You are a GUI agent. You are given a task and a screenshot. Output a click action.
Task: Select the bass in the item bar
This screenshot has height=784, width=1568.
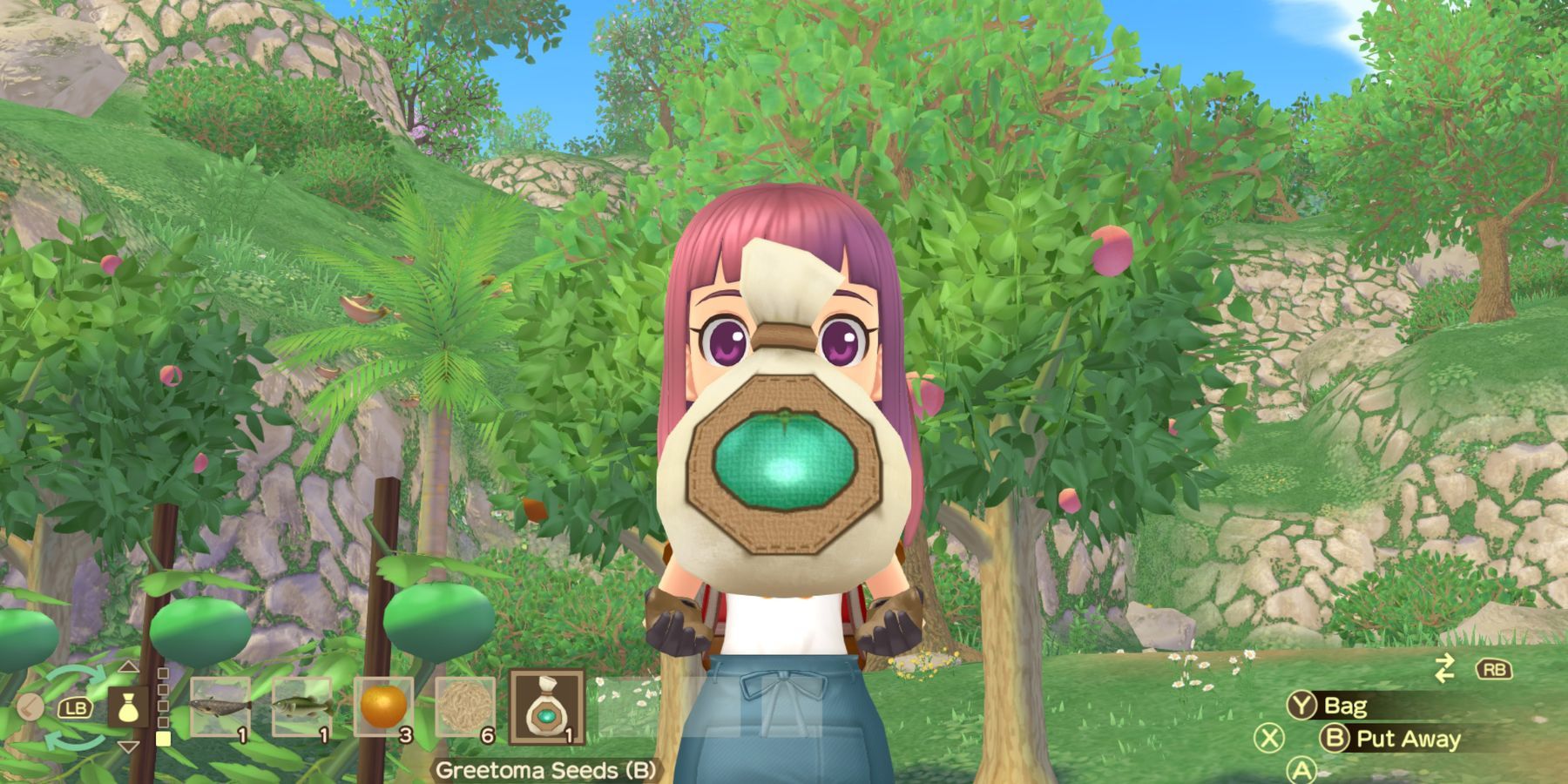[x=301, y=705]
